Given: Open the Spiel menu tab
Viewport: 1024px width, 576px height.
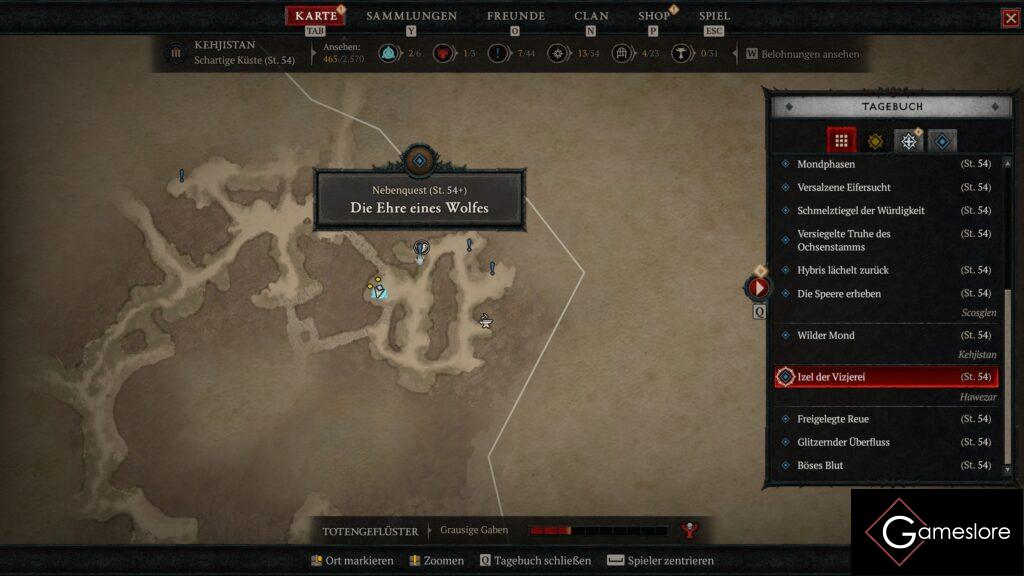Looking at the screenshot, I should point(714,16).
